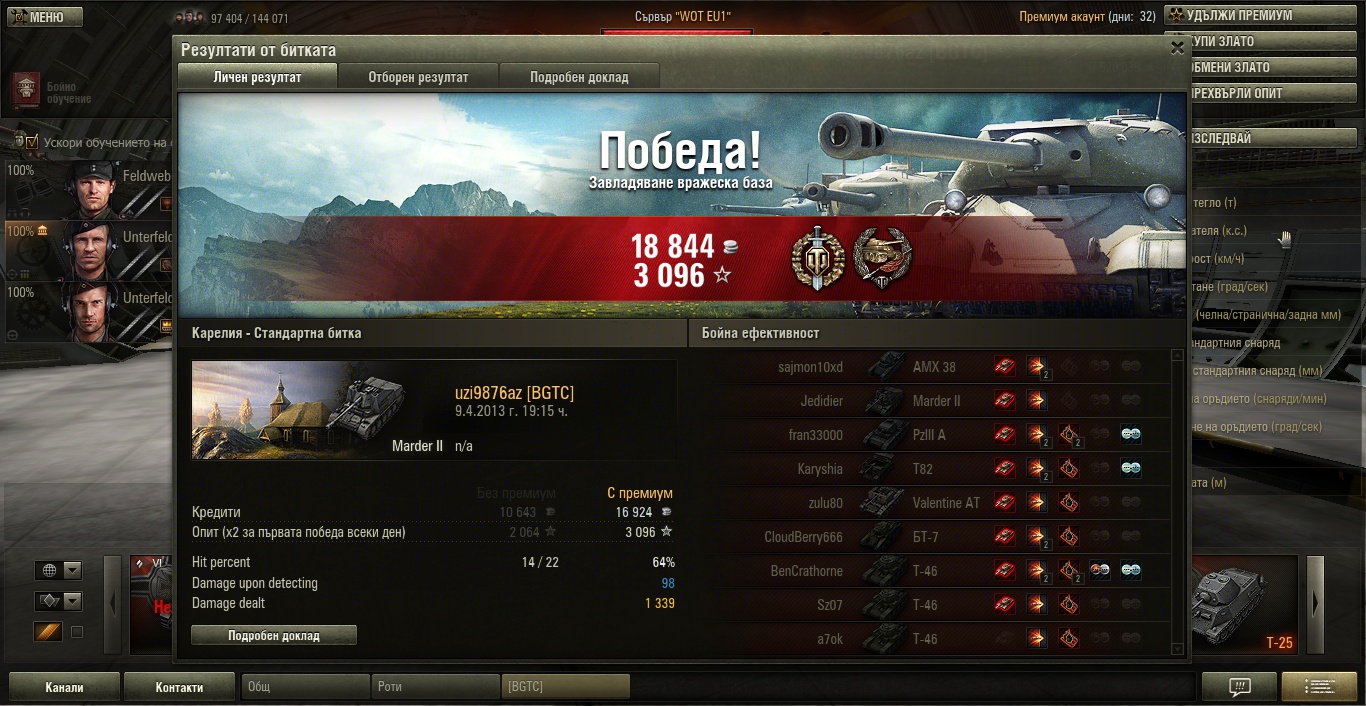Select the T-25 tank in carousel
The image size is (1366, 706).
(1245, 605)
